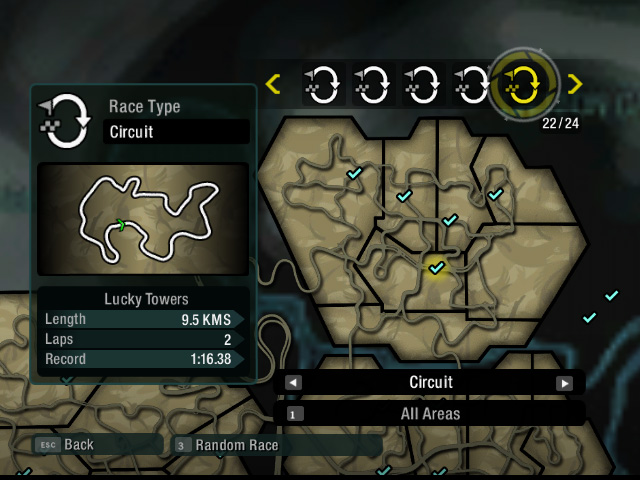This screenshot has height=480, width=640.
Task: Switch race type with the left Circuit arrow
Action: click(x=293, y=383)
